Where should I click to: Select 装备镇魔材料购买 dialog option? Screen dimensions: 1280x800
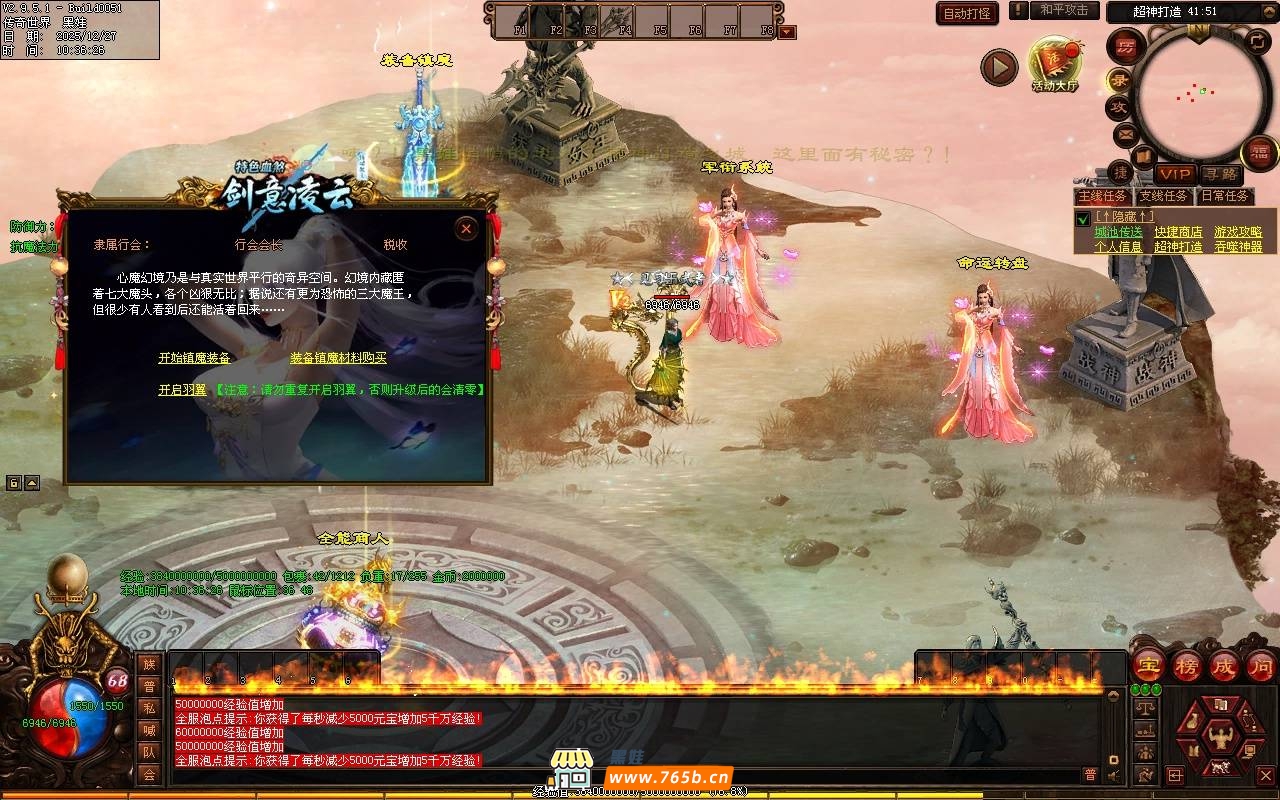point(338,358)
